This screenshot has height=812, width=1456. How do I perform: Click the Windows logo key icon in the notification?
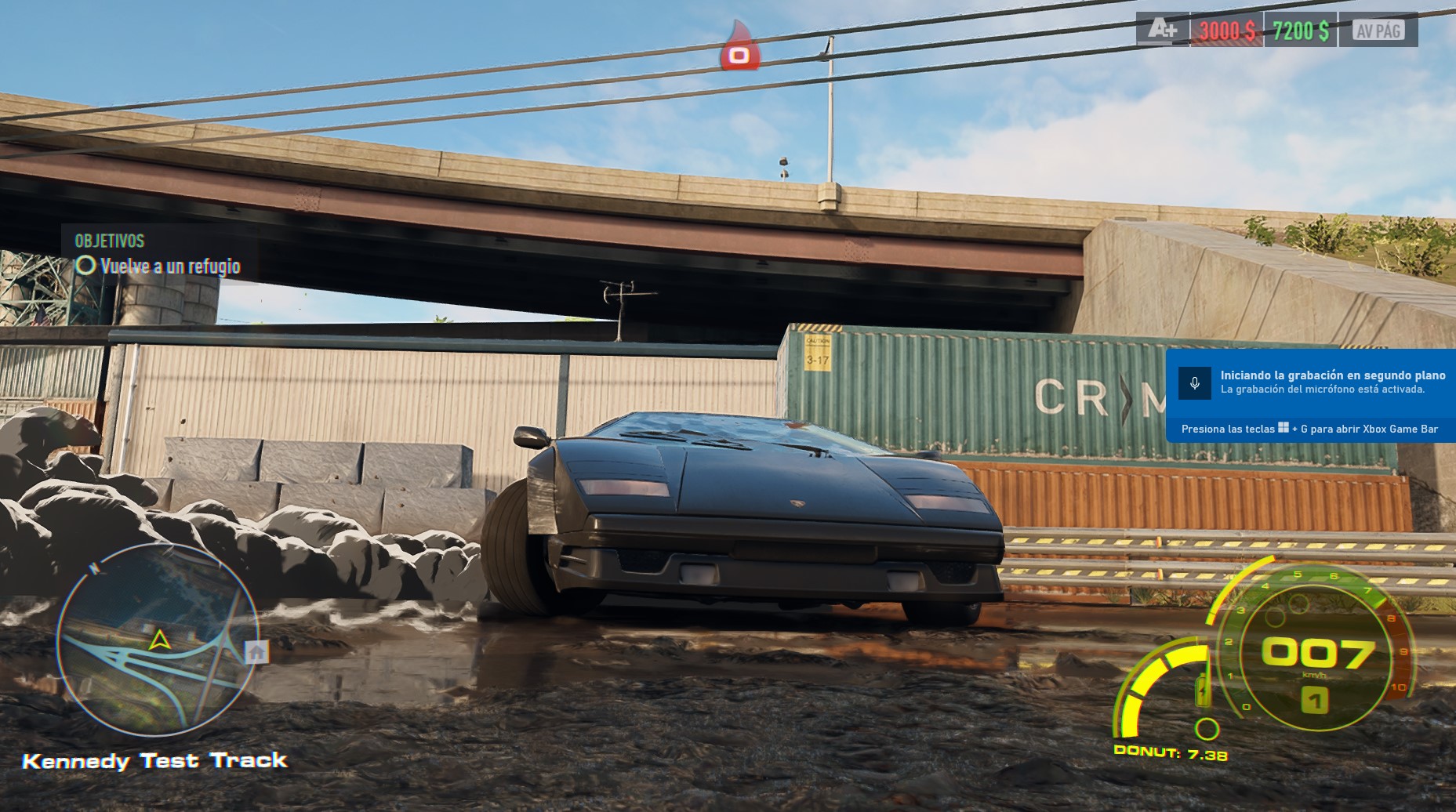click(1283, 429)
